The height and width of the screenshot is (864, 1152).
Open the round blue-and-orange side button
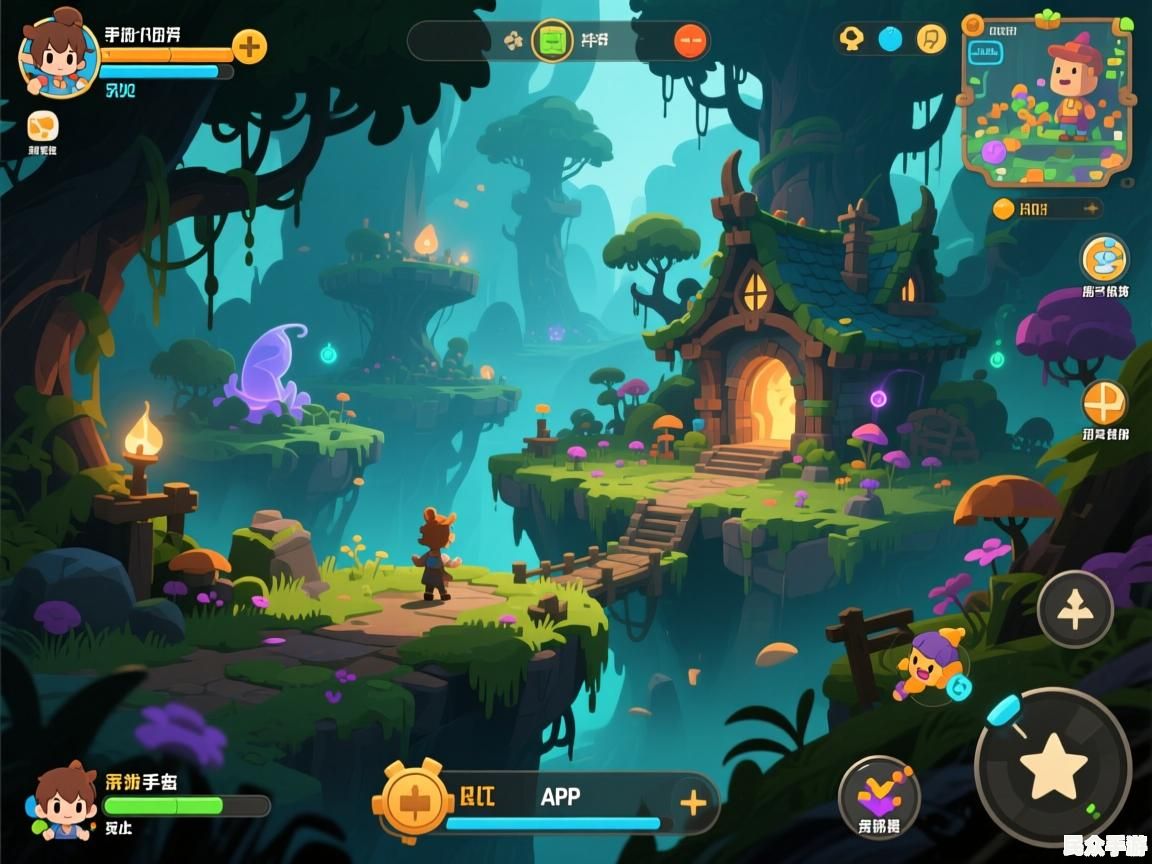click(1104, 258)
